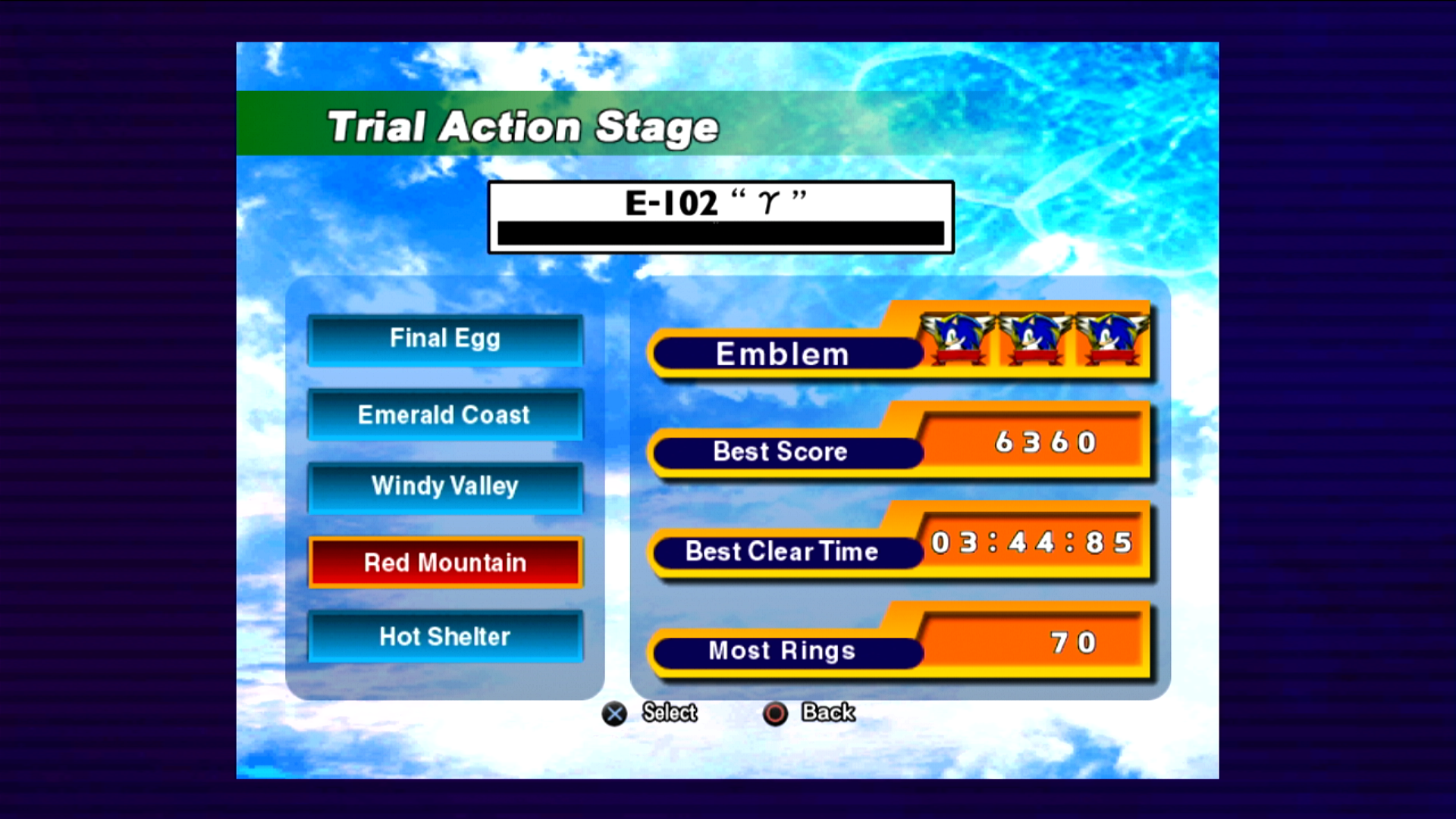Screen dimensions: 1456x819
Task: Pick the Windy Valley stage
Action: tap(445, 487)
